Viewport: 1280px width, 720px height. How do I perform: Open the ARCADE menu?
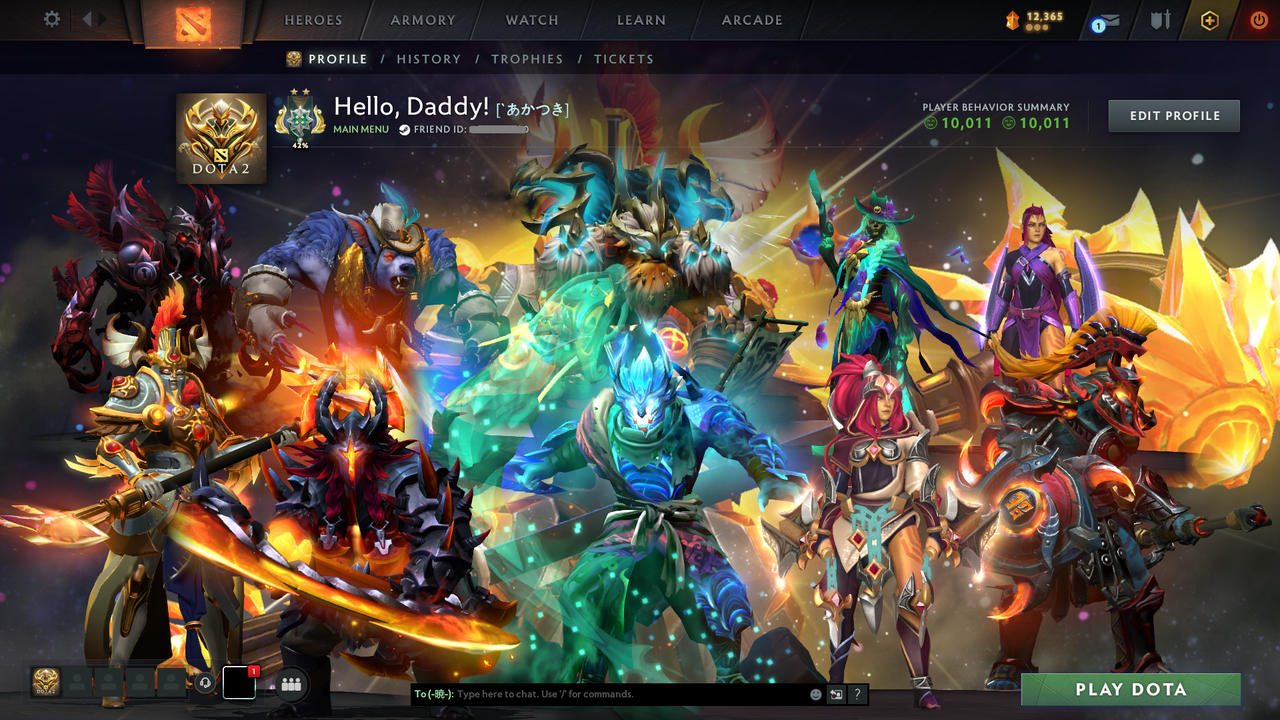coord(751,20)
